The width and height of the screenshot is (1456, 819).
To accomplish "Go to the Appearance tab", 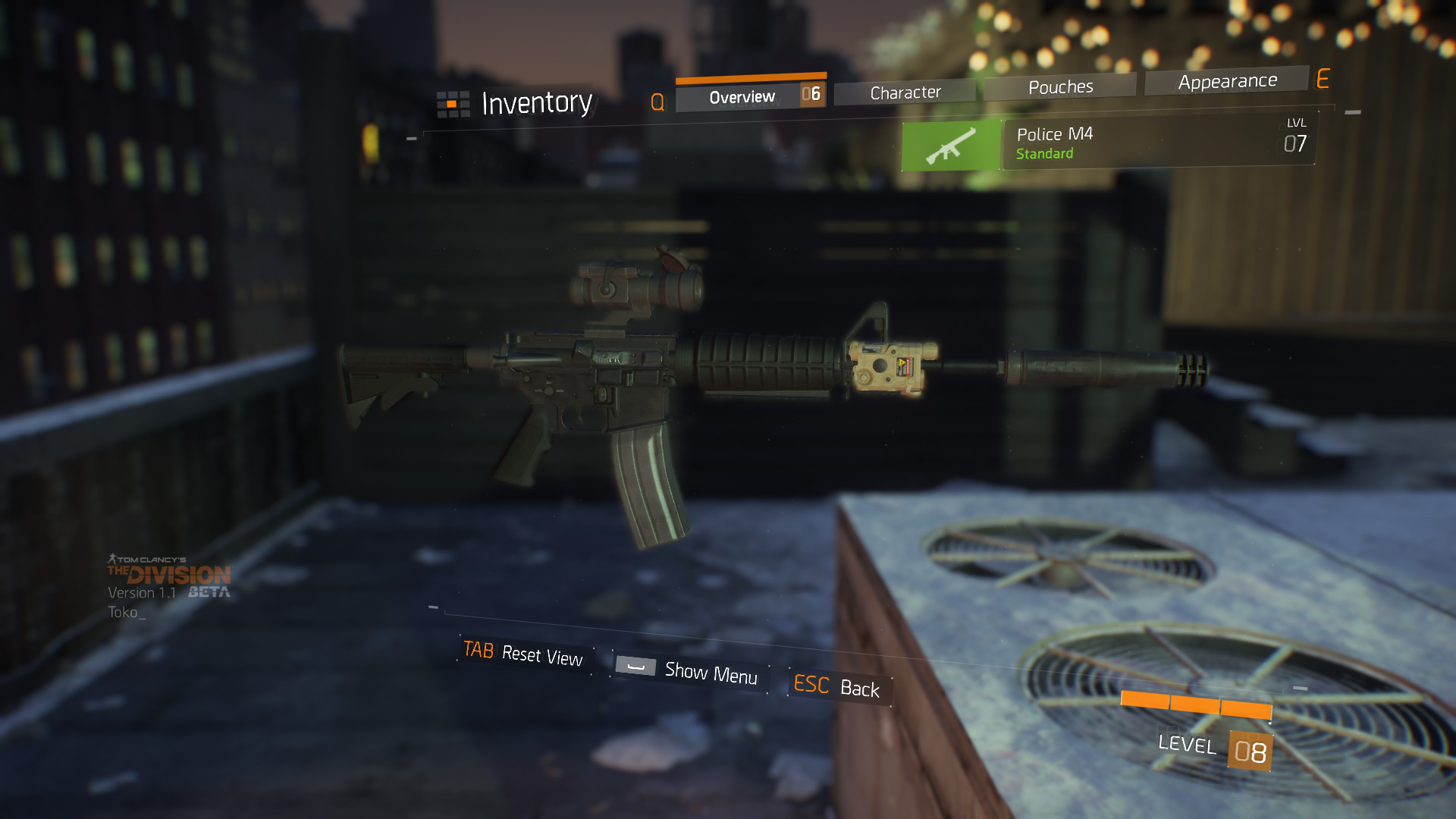I will 1227,81.
